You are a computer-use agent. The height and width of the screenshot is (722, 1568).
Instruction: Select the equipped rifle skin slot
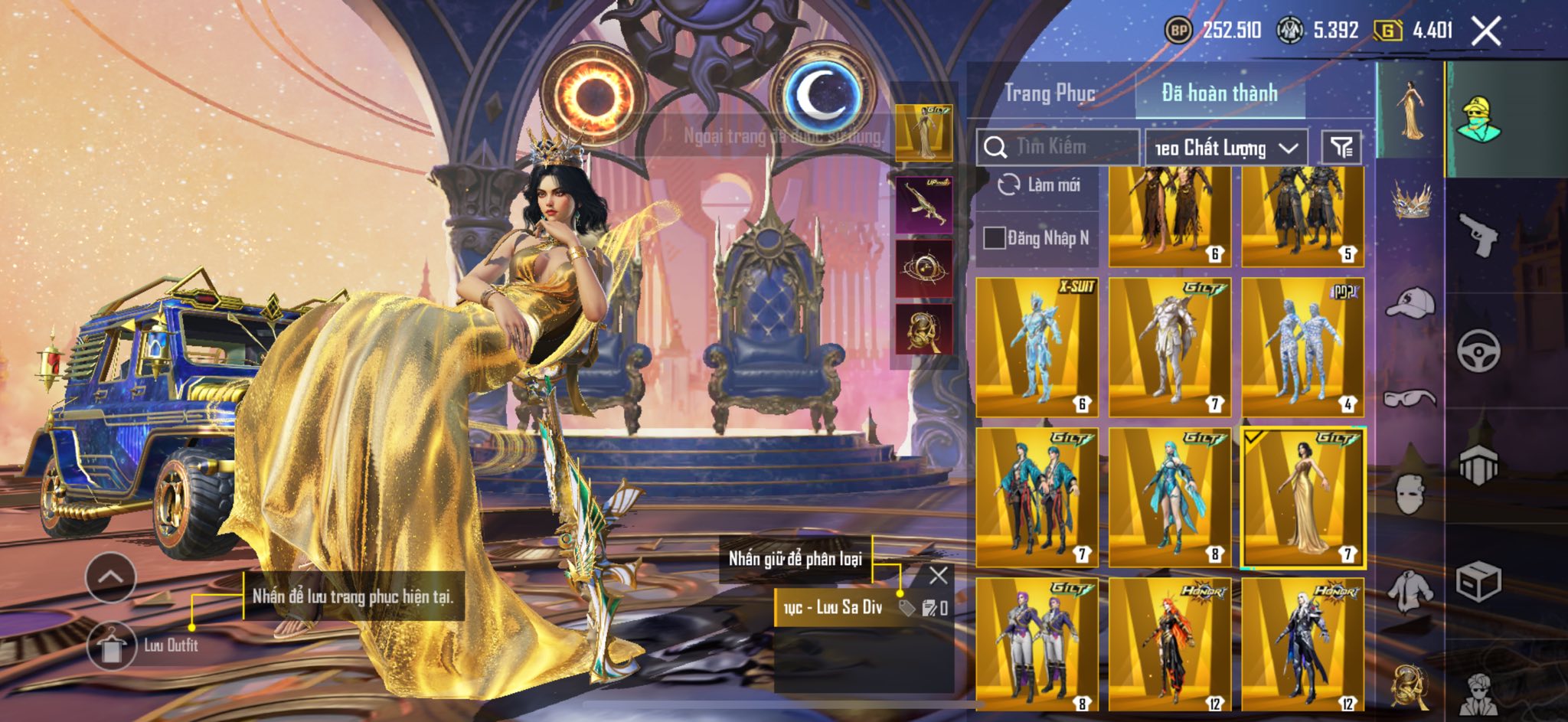pyautogui.click(x=924, y=204)
